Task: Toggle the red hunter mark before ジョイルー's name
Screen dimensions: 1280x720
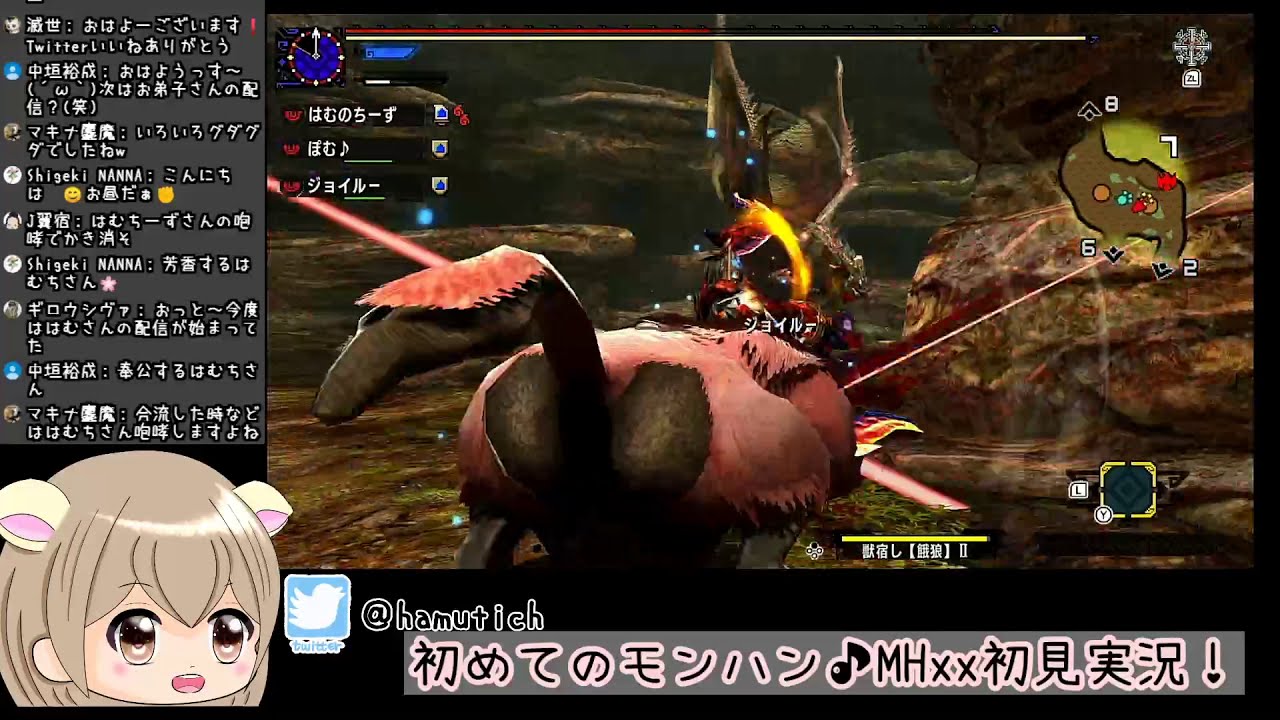Action: [x=292, y=185]
